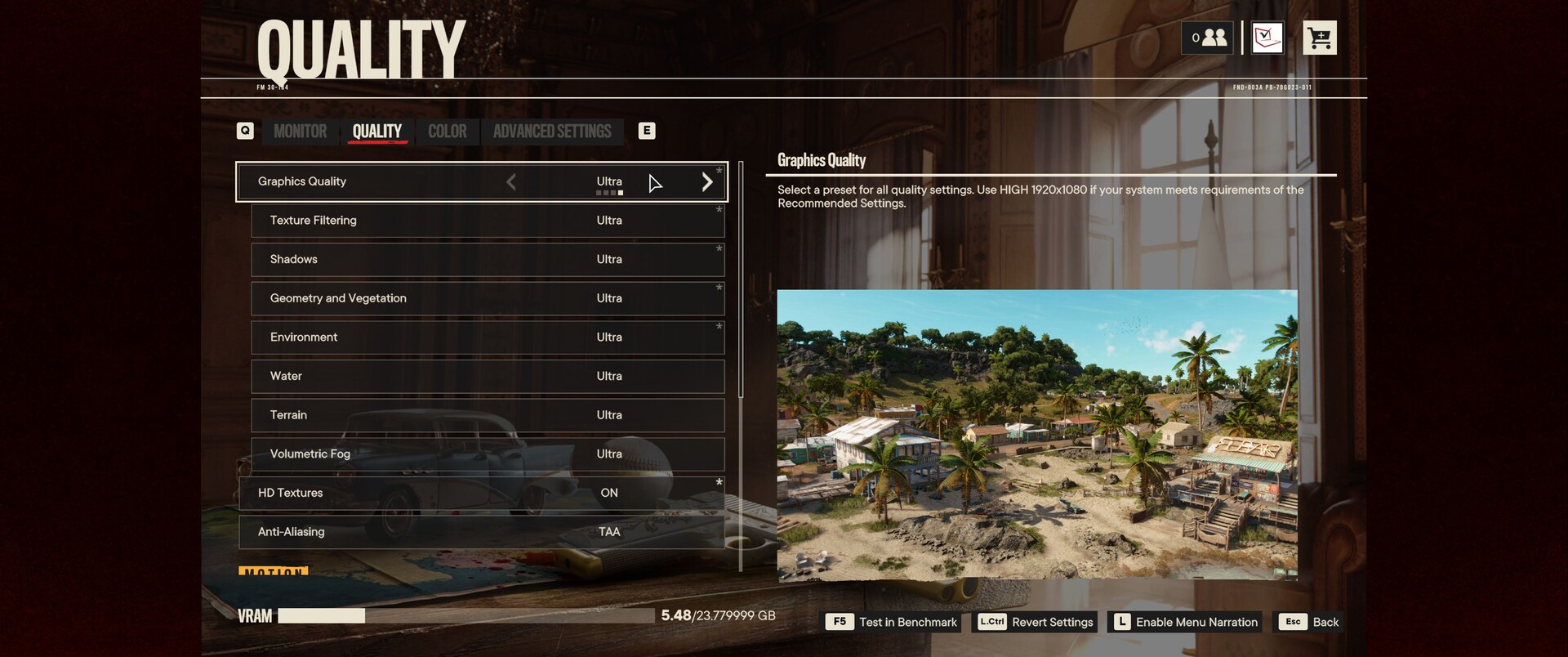Viewport: 1568px width, 657px height.
Task: Pick the Terrain quality row
Action: 487,415
